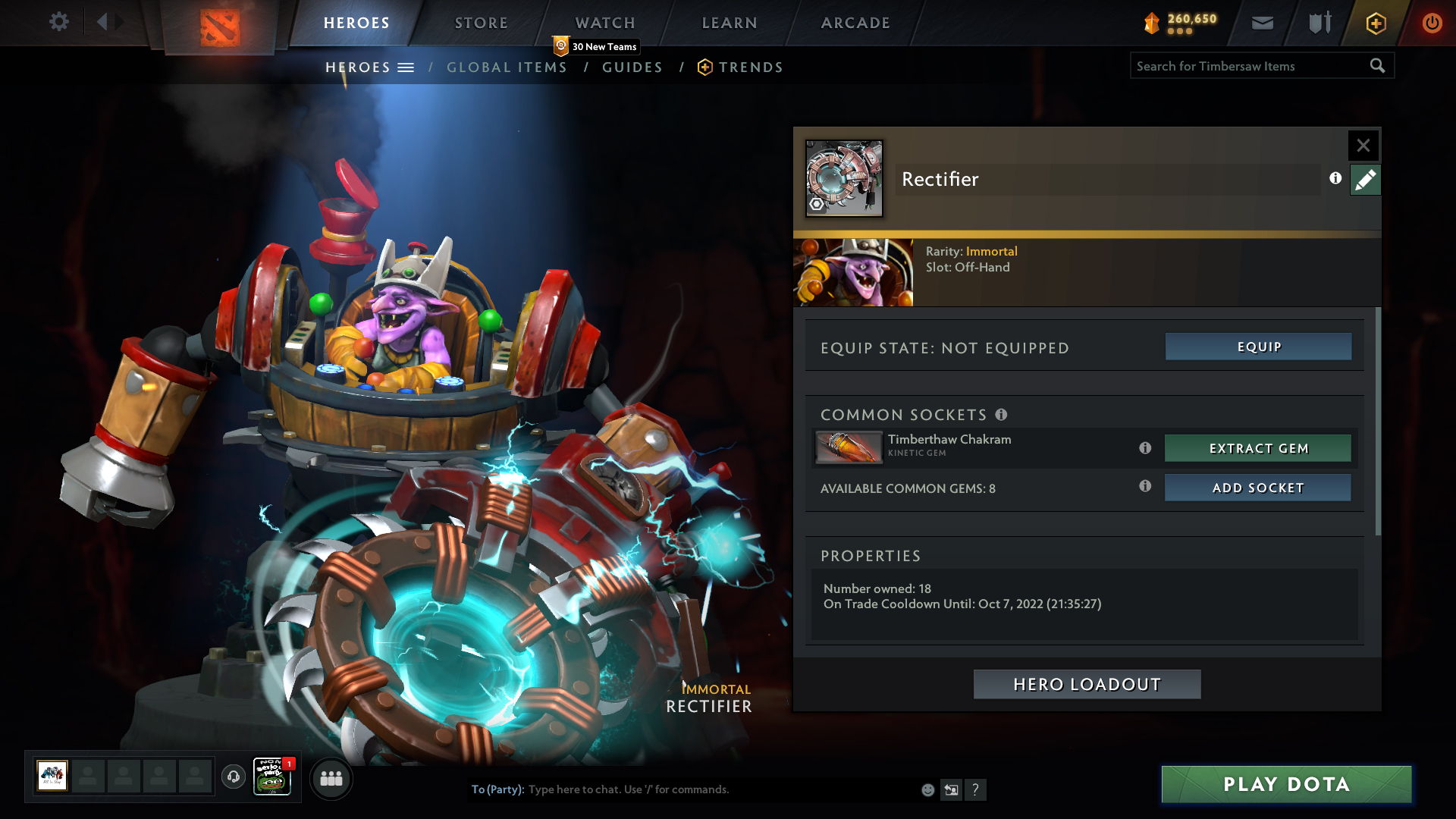Go to the Watch tab
Screen dimensions: 1456x819
coord(605,23)
